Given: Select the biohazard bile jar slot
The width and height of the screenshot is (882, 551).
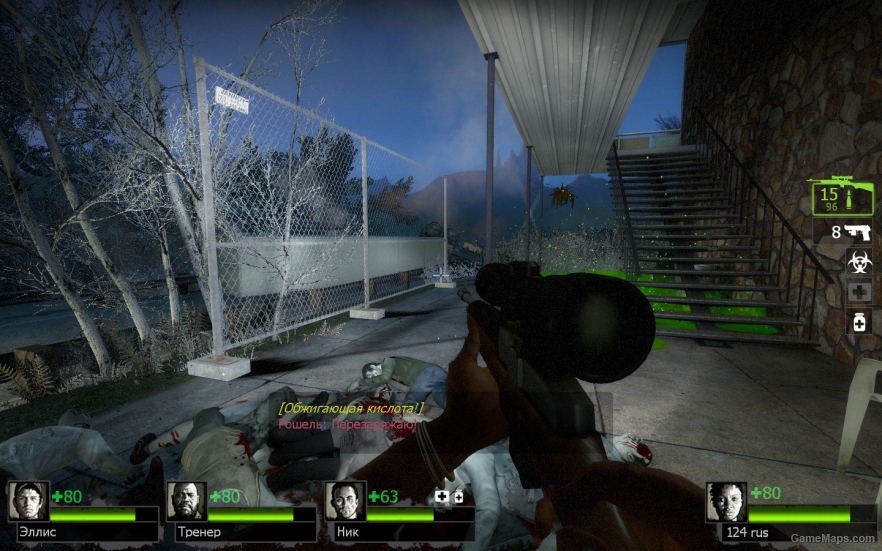Looking at the screenshot, I should (858, 262).
